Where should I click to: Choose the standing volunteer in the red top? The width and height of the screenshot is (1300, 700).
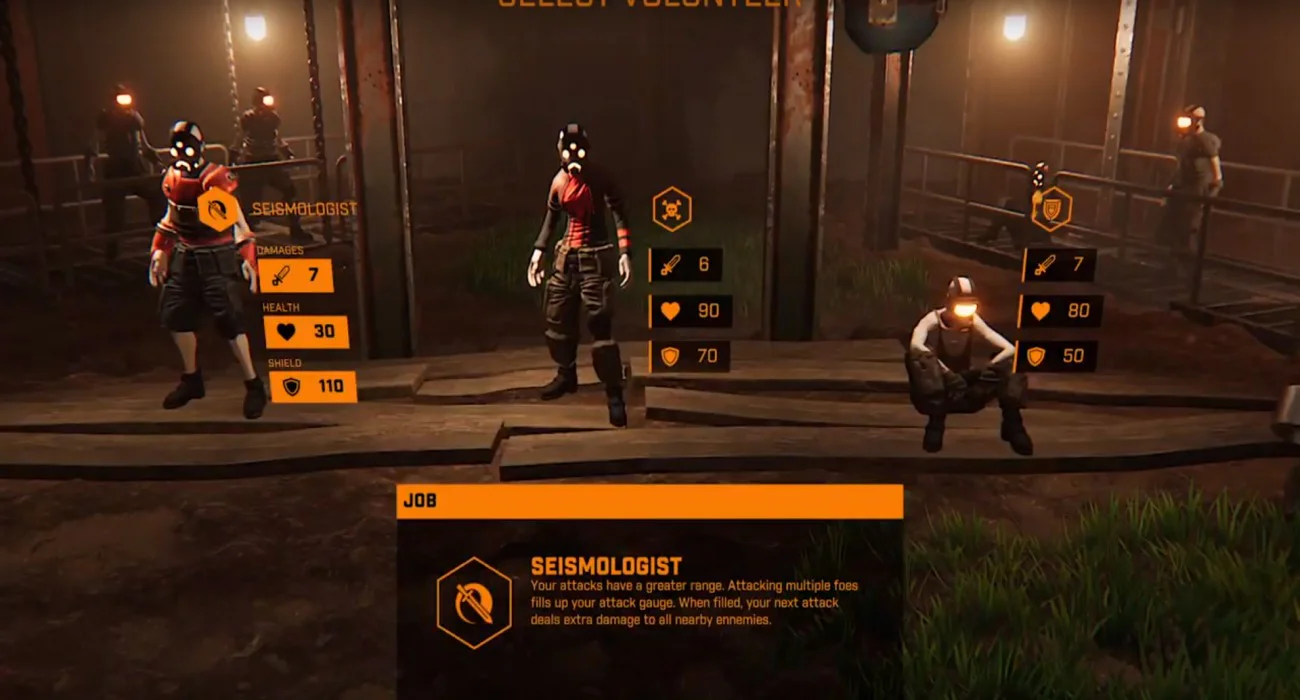coord(579,270)
